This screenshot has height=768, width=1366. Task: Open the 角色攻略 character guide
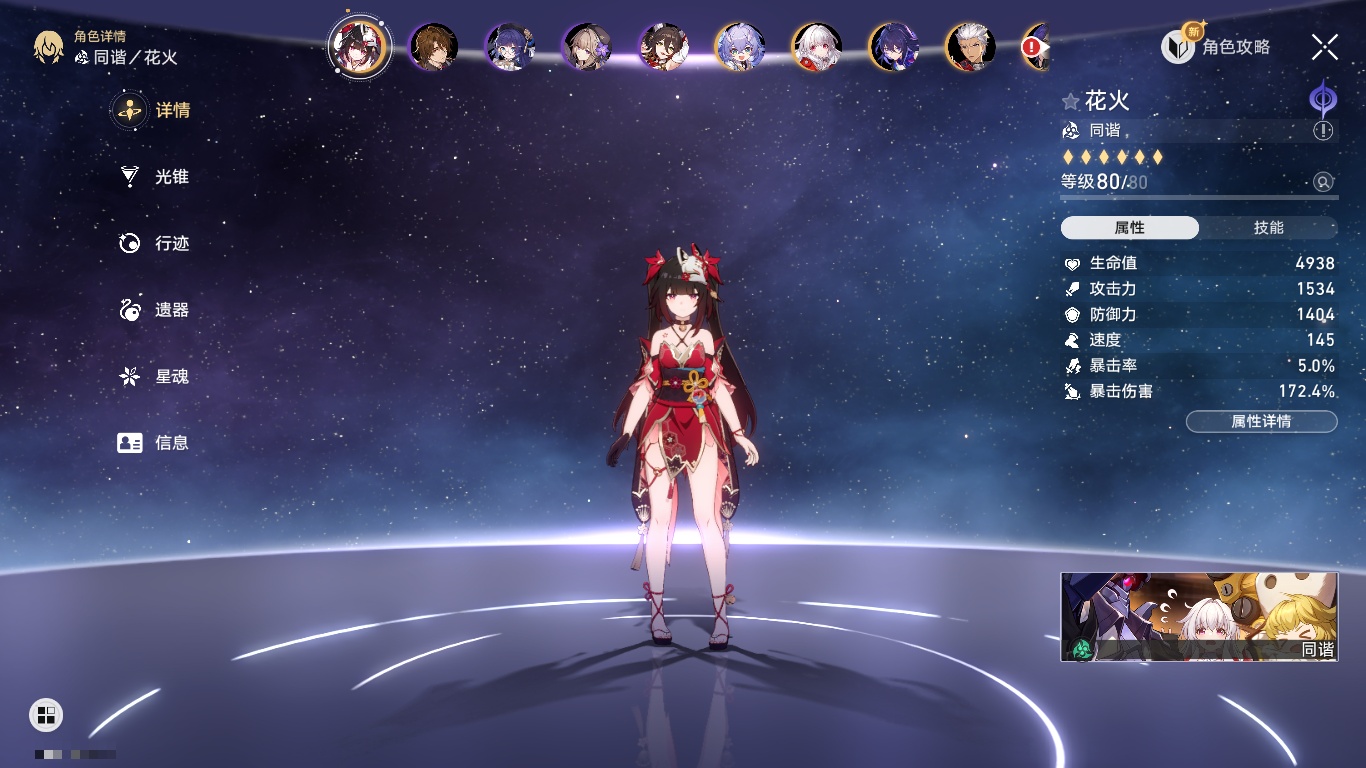1216,46
